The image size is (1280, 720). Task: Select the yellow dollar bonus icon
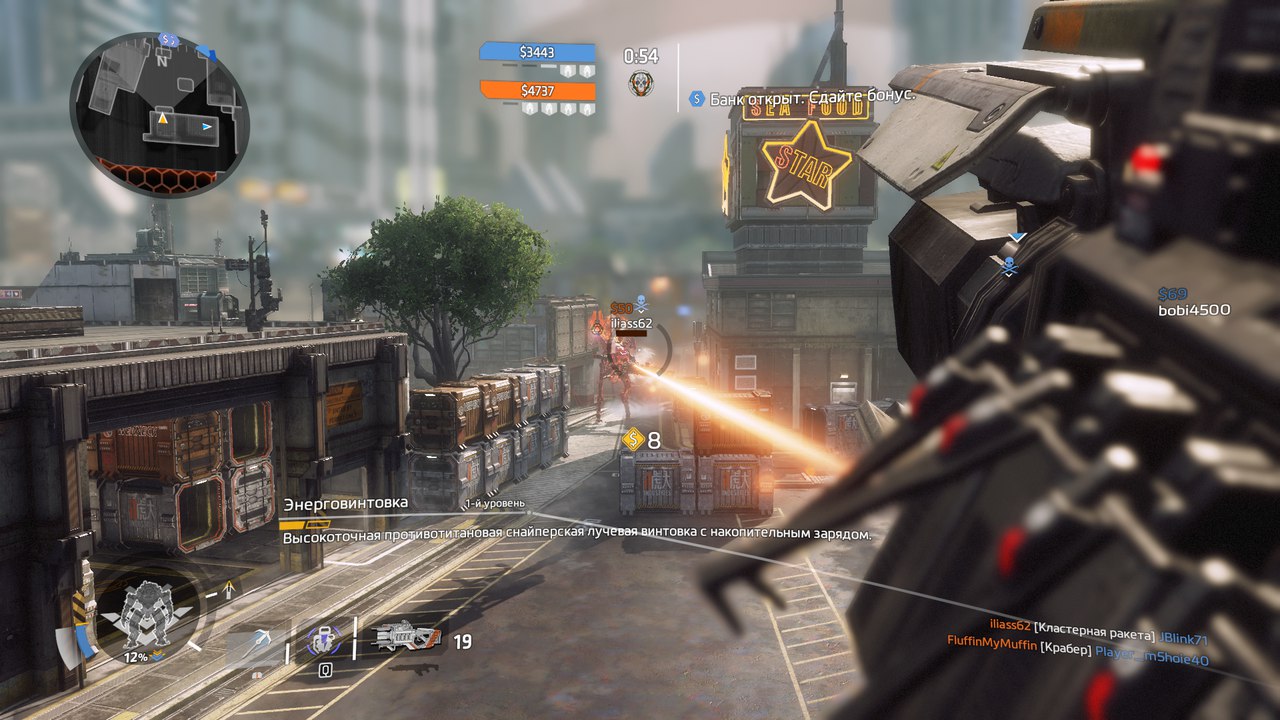[632, 439]
